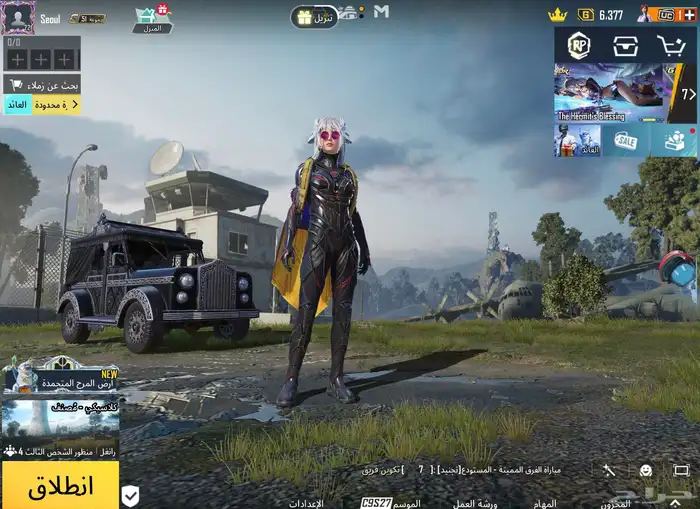The width and height of the screenshot is (700, 509).
Task: Open the emoji smiley face icon
Action: 646,470
